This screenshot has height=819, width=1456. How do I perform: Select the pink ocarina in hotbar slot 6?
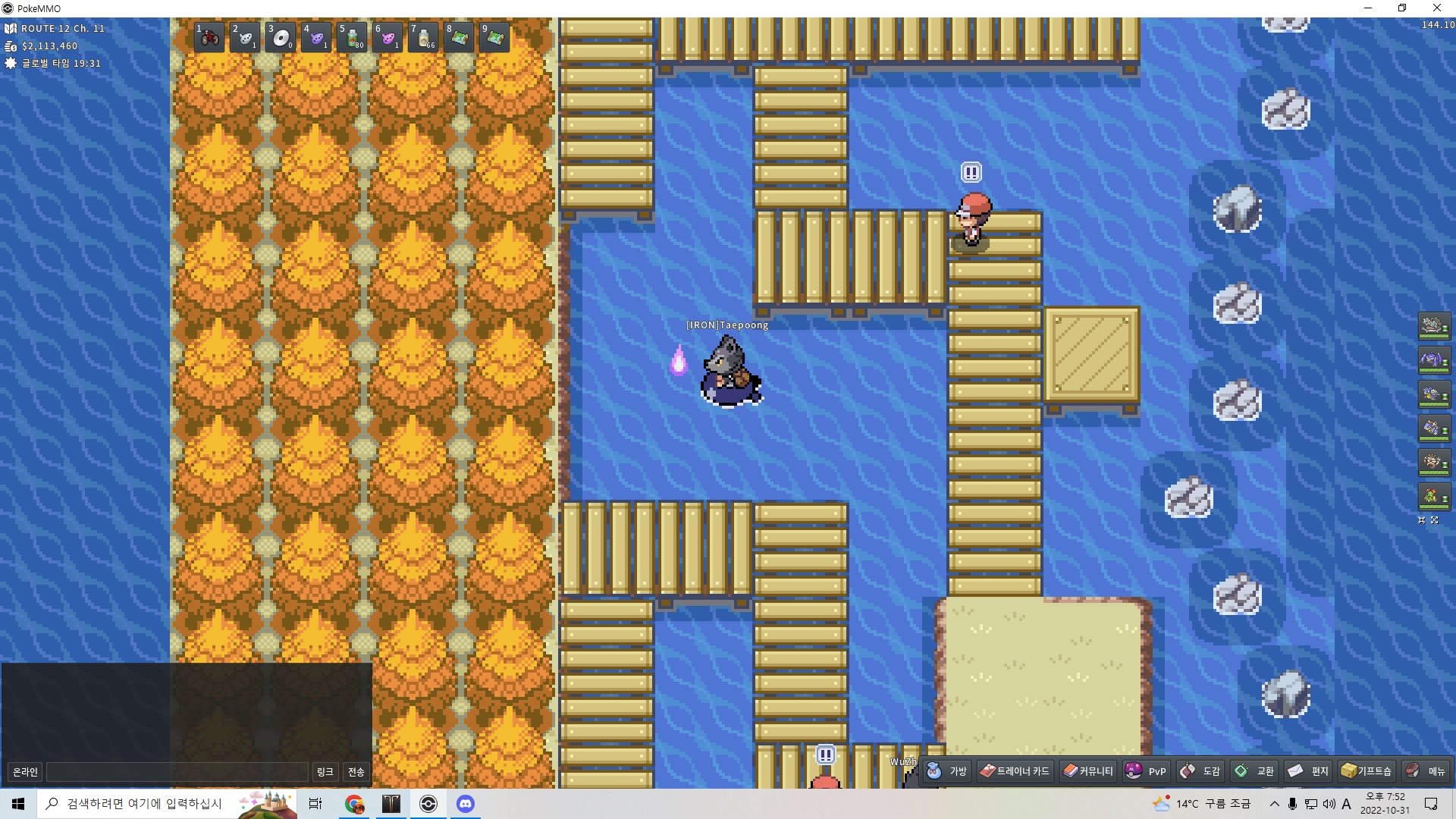(x=388, y=37)
